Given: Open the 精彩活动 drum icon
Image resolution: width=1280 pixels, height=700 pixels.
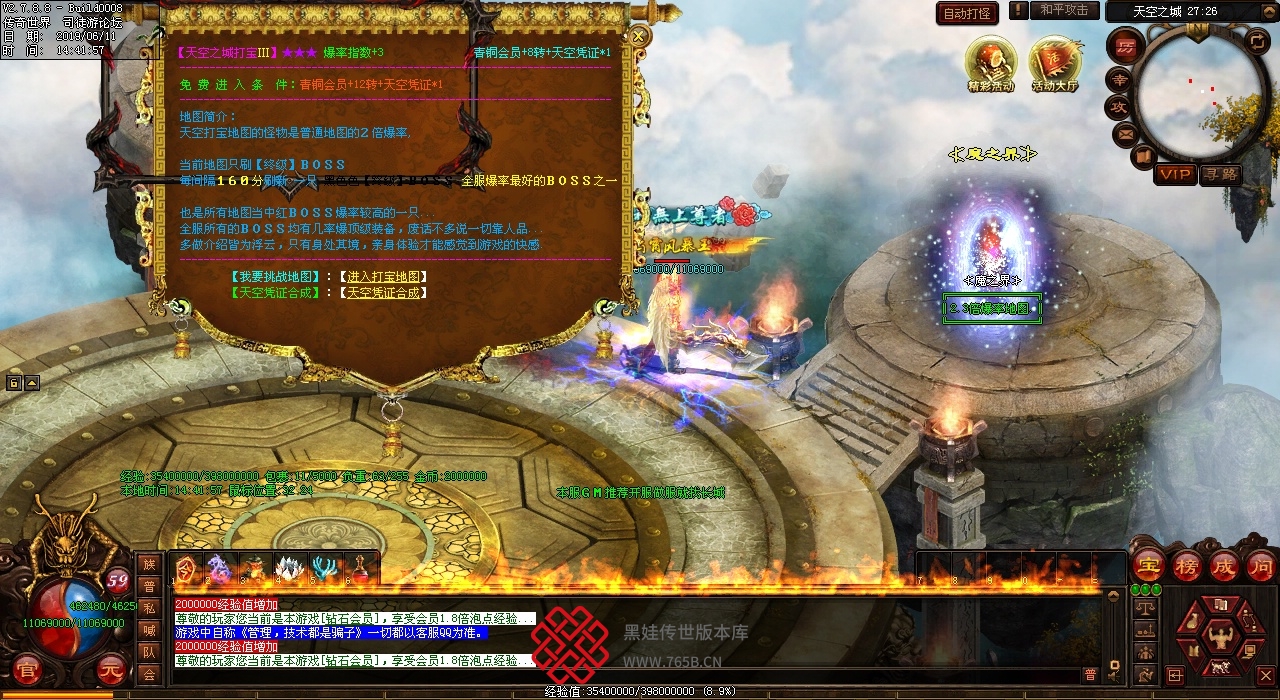Looking at the screenshot, I should pos(990,62).
